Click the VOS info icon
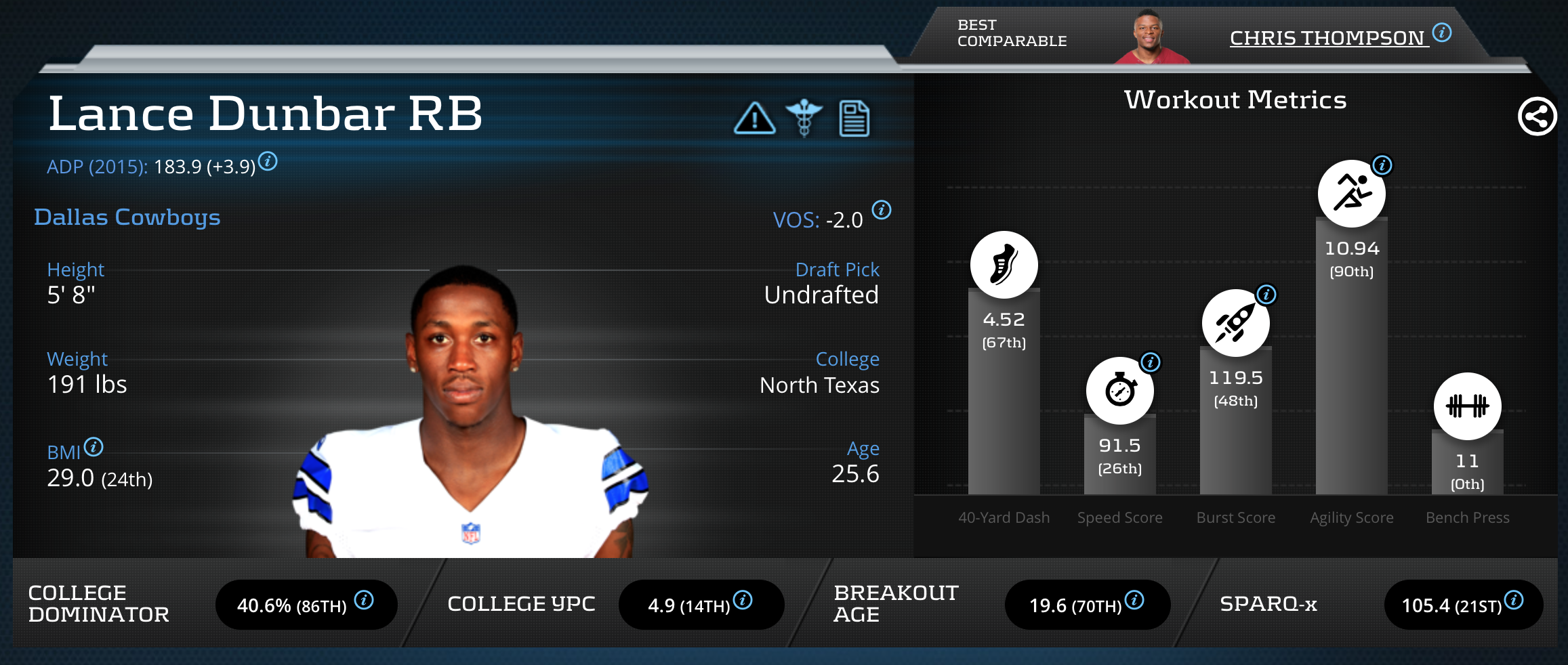 882,210
